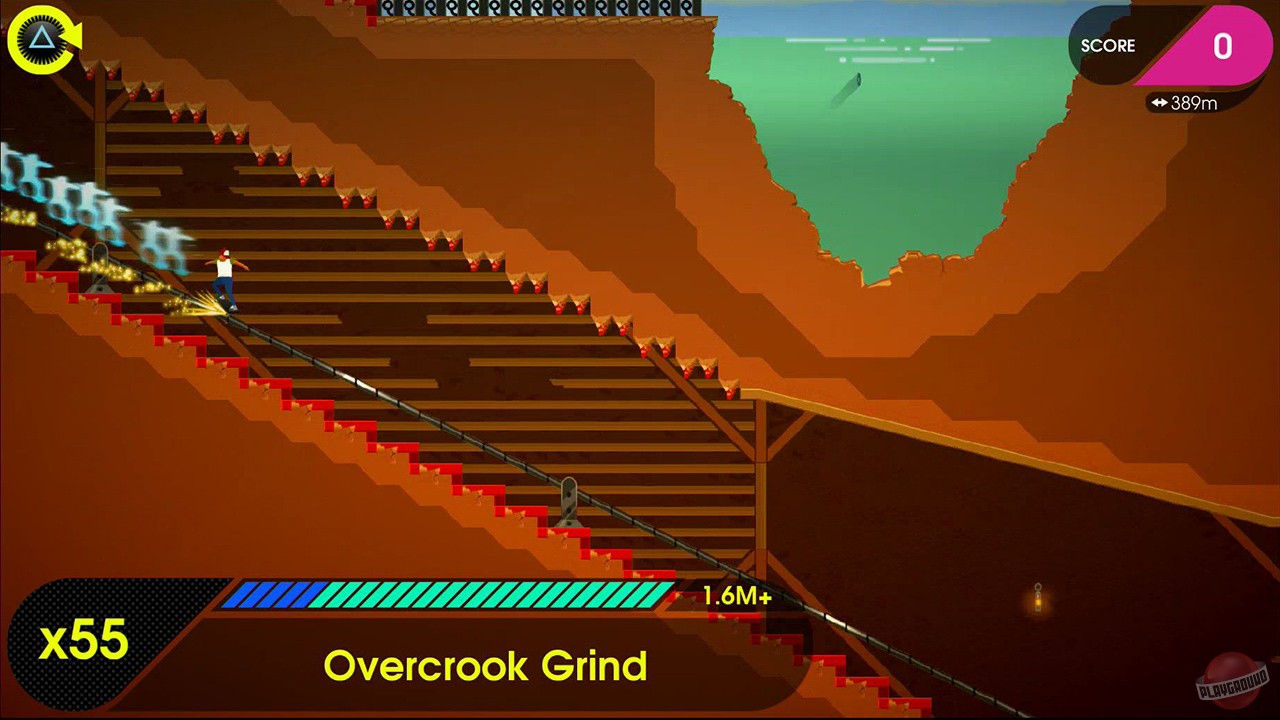Expand the 389m distance badge

tap(1185, 102)
